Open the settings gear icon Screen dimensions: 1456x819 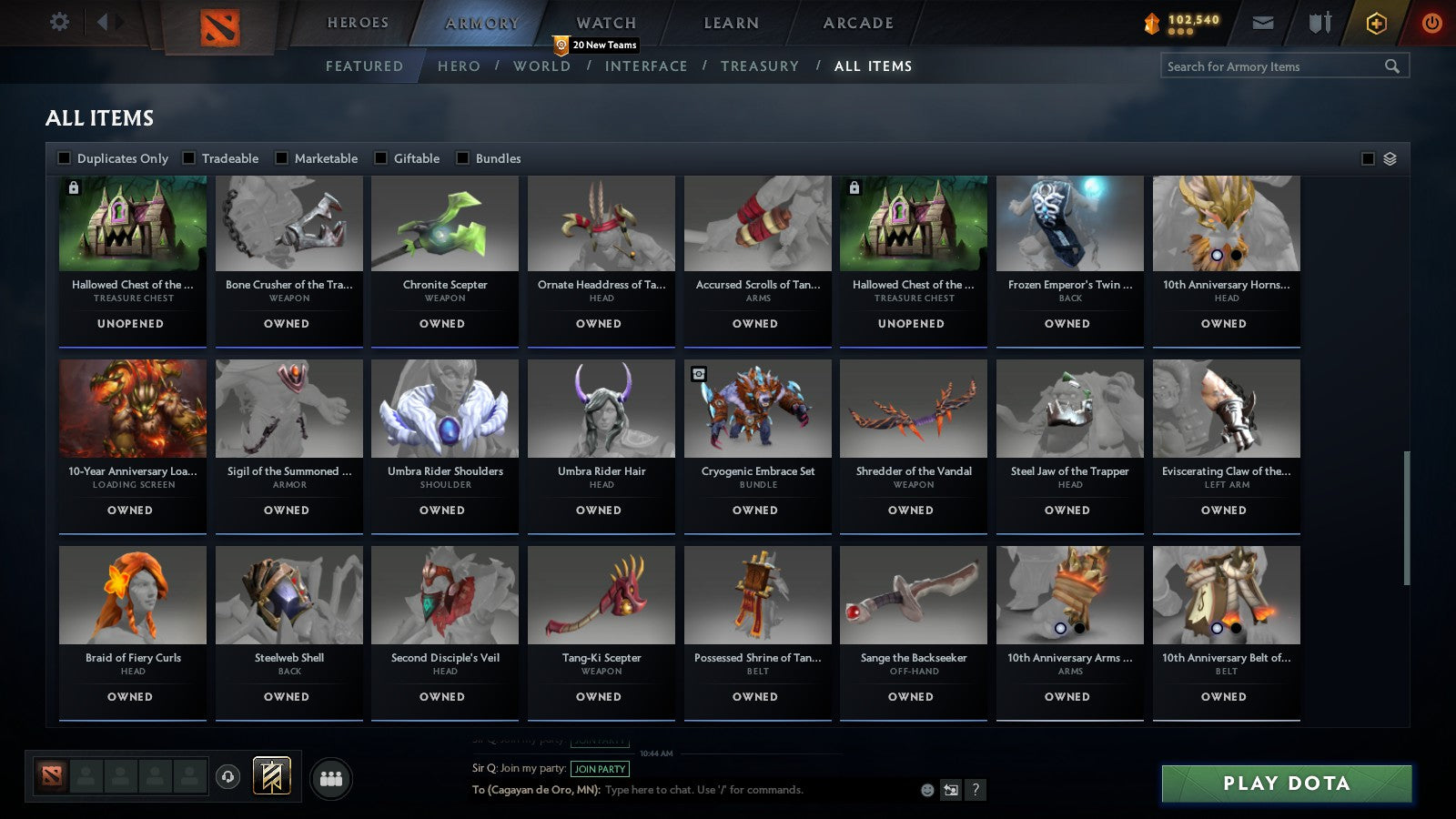59,22
